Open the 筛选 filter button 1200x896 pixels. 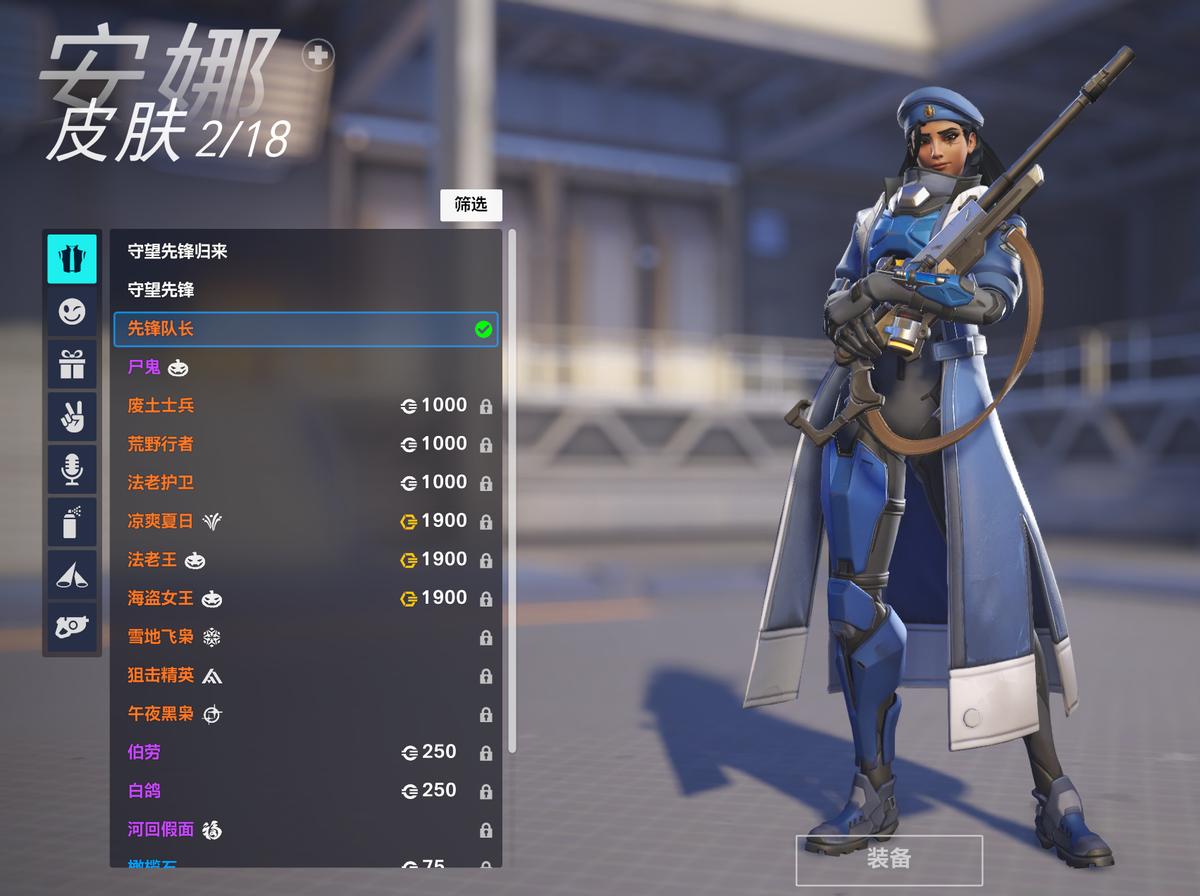(x=471, y=205)
